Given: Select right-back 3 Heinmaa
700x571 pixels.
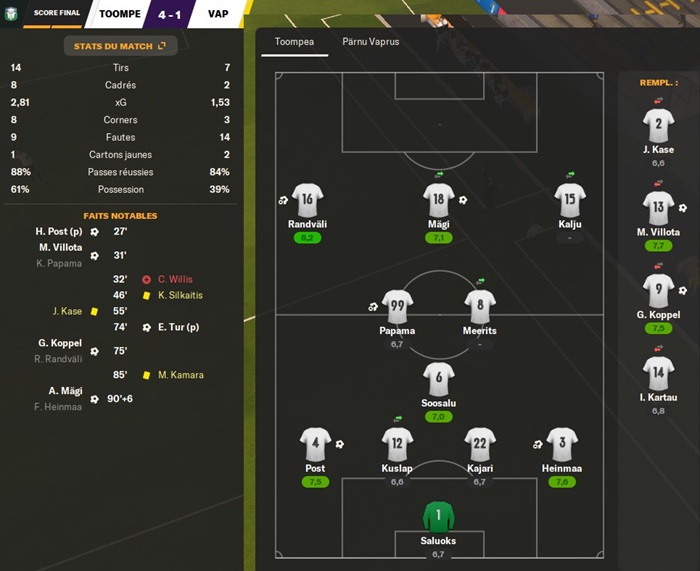Looking at the screenshot, I should click(x=561, y=444).
